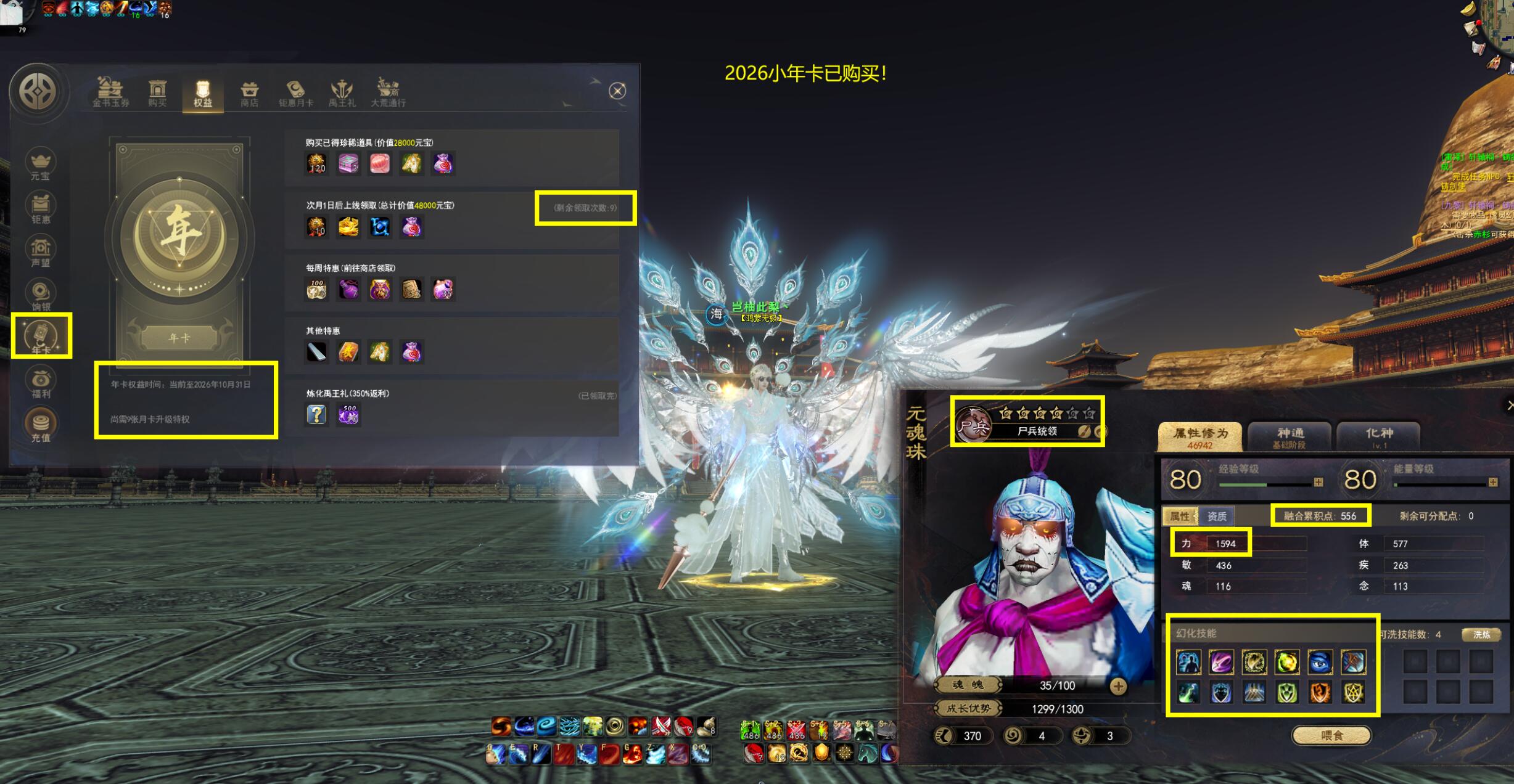Image resolution: width=1514 pixels, height=784 pixels.
Task: Select the blue eye transformation skill icon
Action: pyautogui.click(x=1320, y=662)
